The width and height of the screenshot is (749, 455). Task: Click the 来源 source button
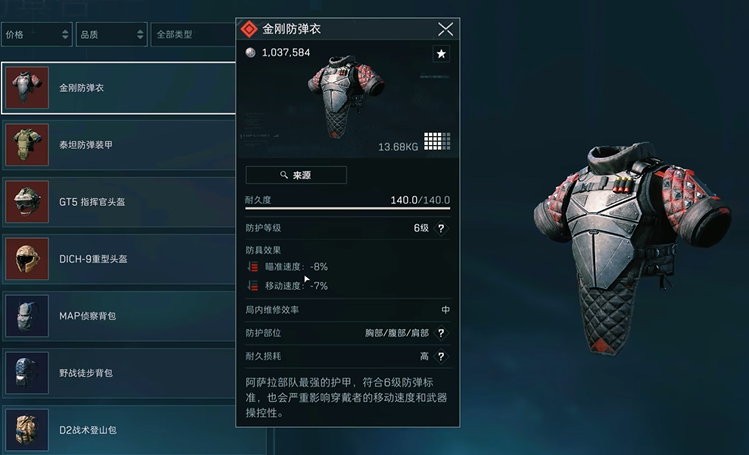point(296,175)
